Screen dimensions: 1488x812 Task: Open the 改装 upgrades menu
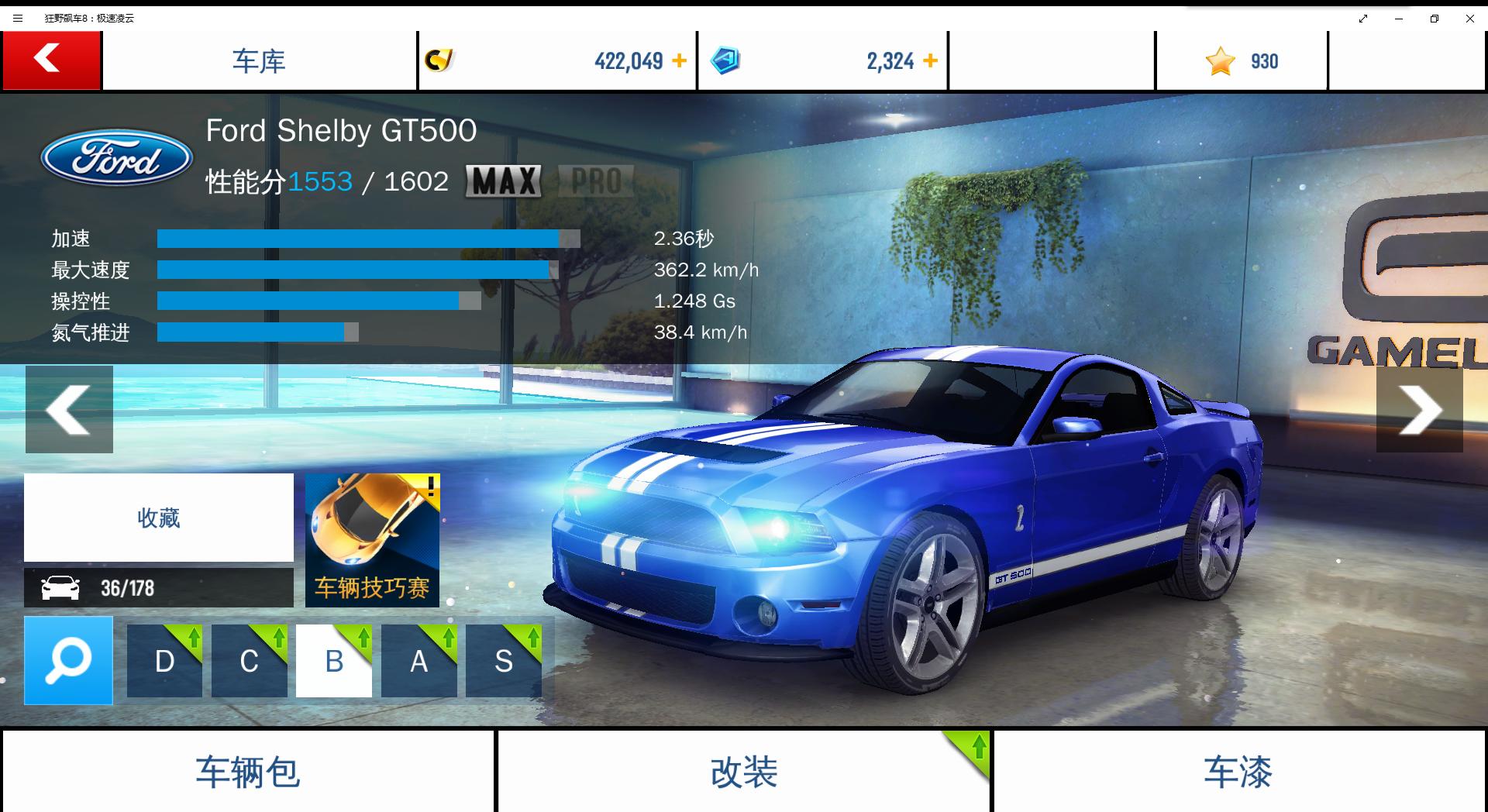click(743, 772)
